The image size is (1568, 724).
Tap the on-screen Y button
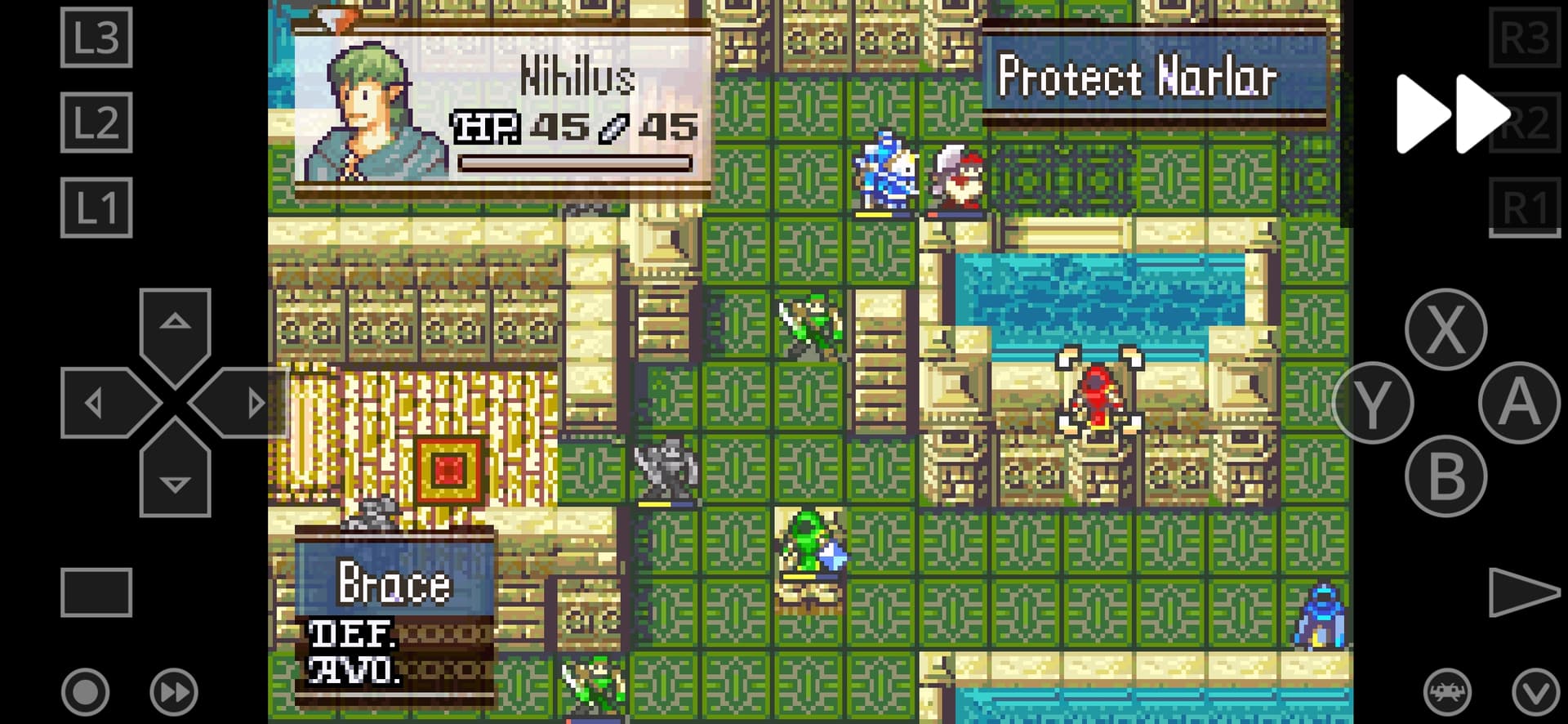[x=1373, y=403]
